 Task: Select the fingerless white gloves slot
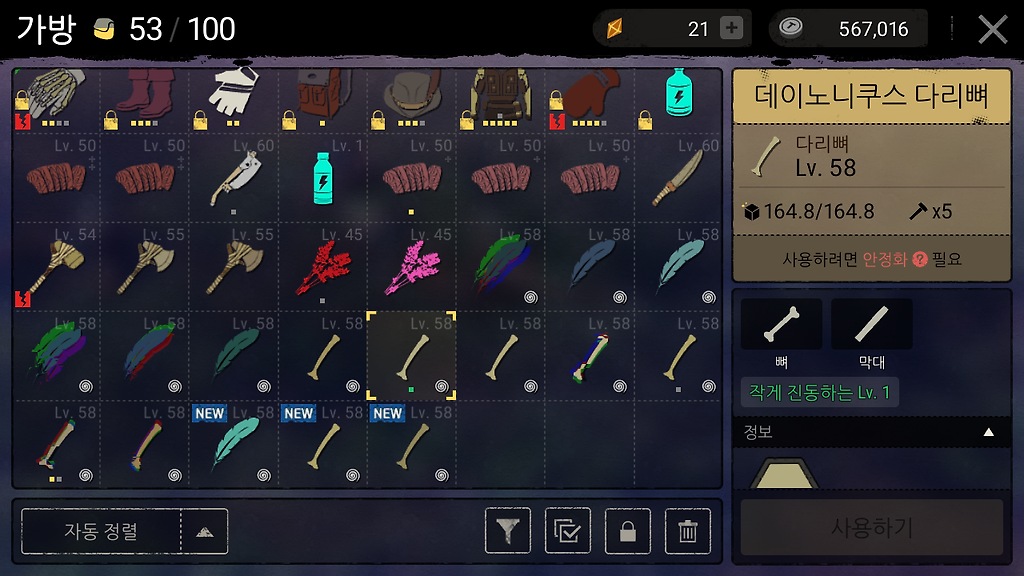(x=234, y=98)
